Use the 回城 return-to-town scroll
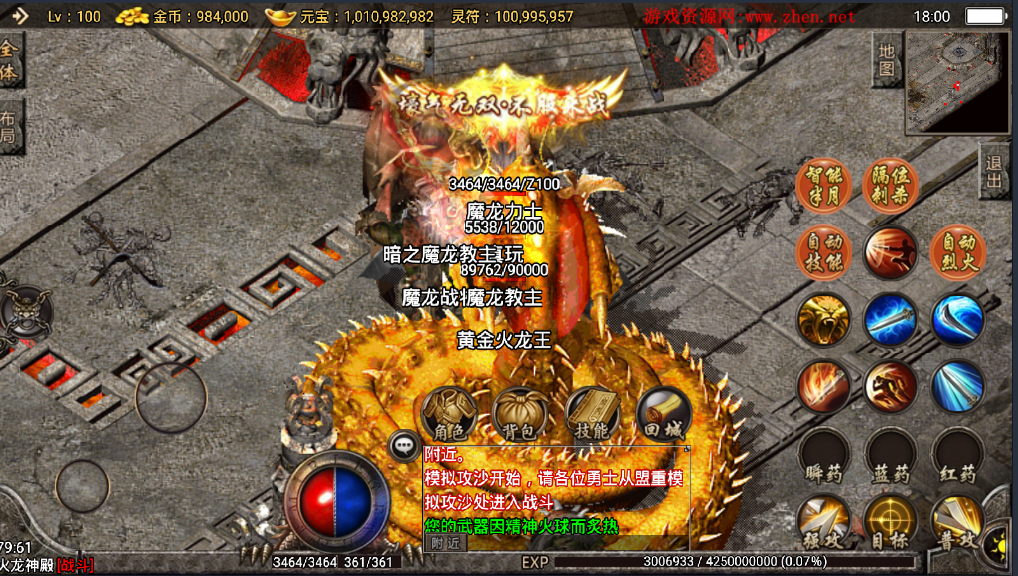Image resolution: width=1018 pixels, height=576 pixels. tap(664, 411)
